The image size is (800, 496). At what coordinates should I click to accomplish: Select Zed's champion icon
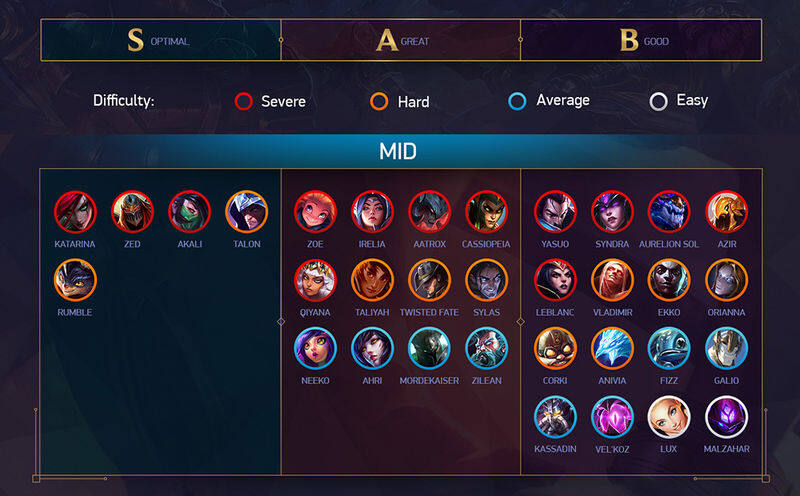[x=133, y=211]
